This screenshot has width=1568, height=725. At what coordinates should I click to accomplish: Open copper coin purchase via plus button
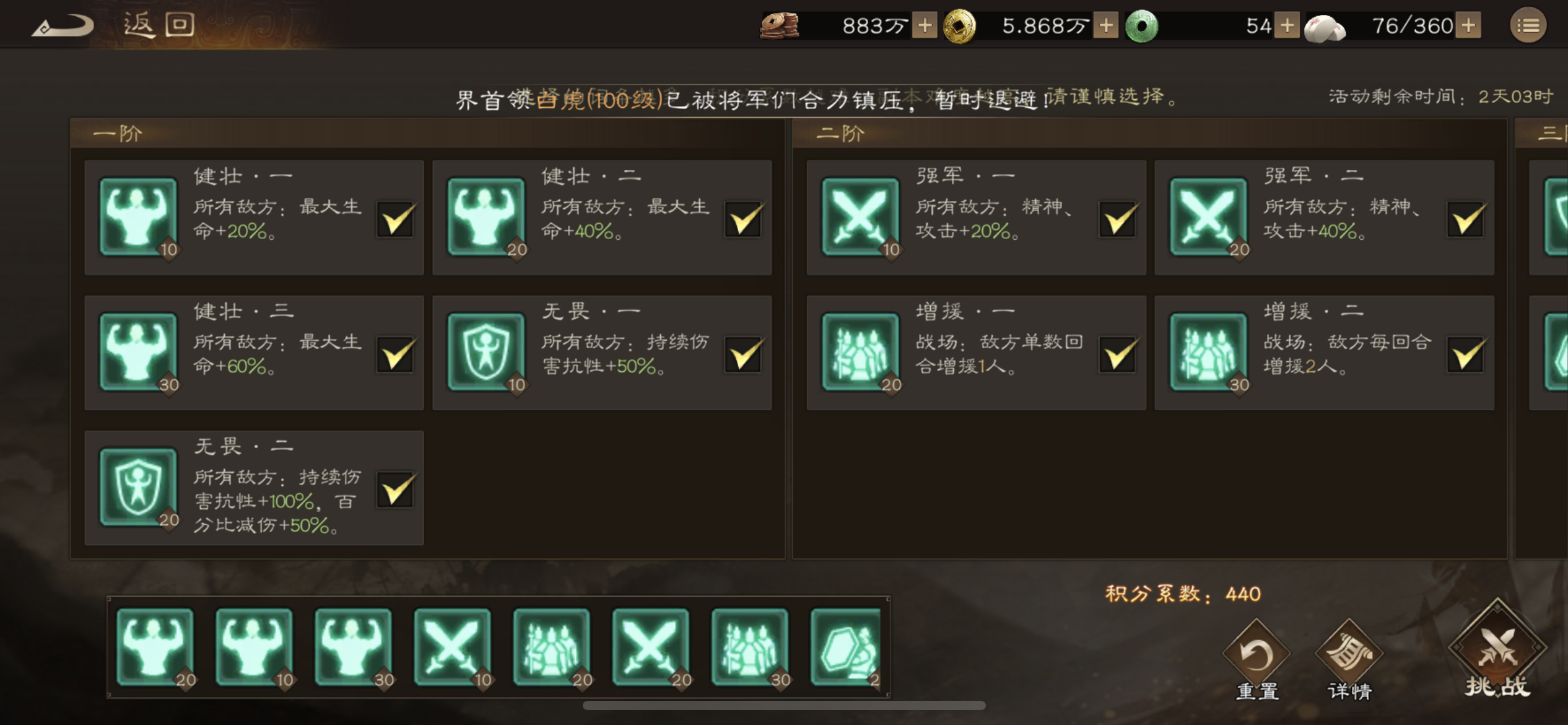926,25
